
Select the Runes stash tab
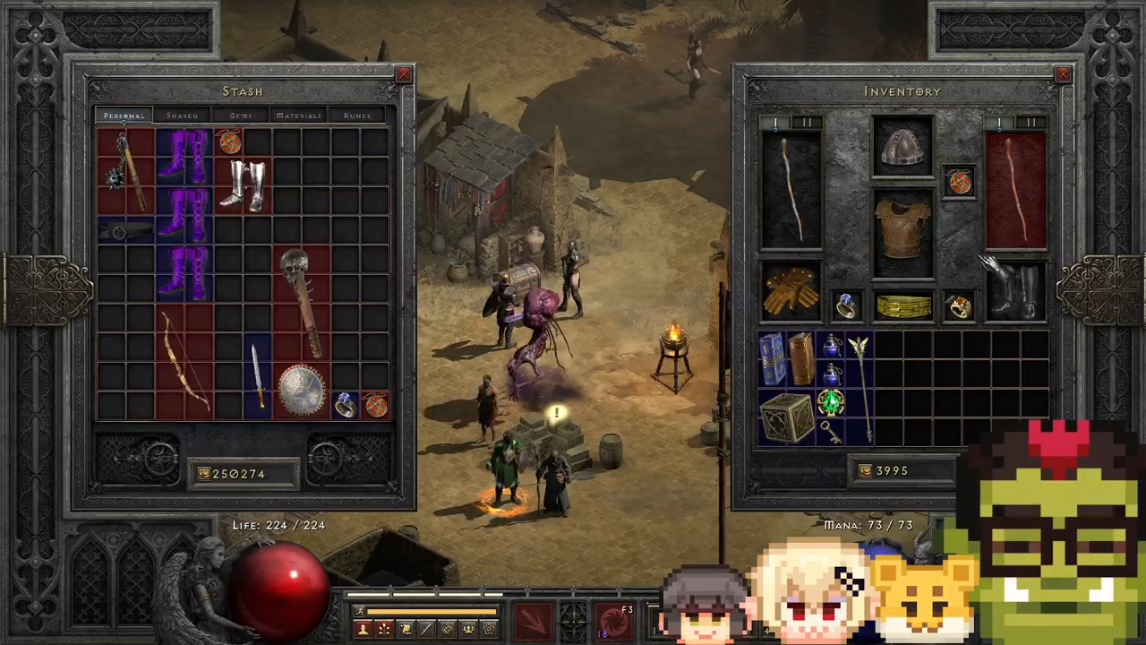[357, 116]
